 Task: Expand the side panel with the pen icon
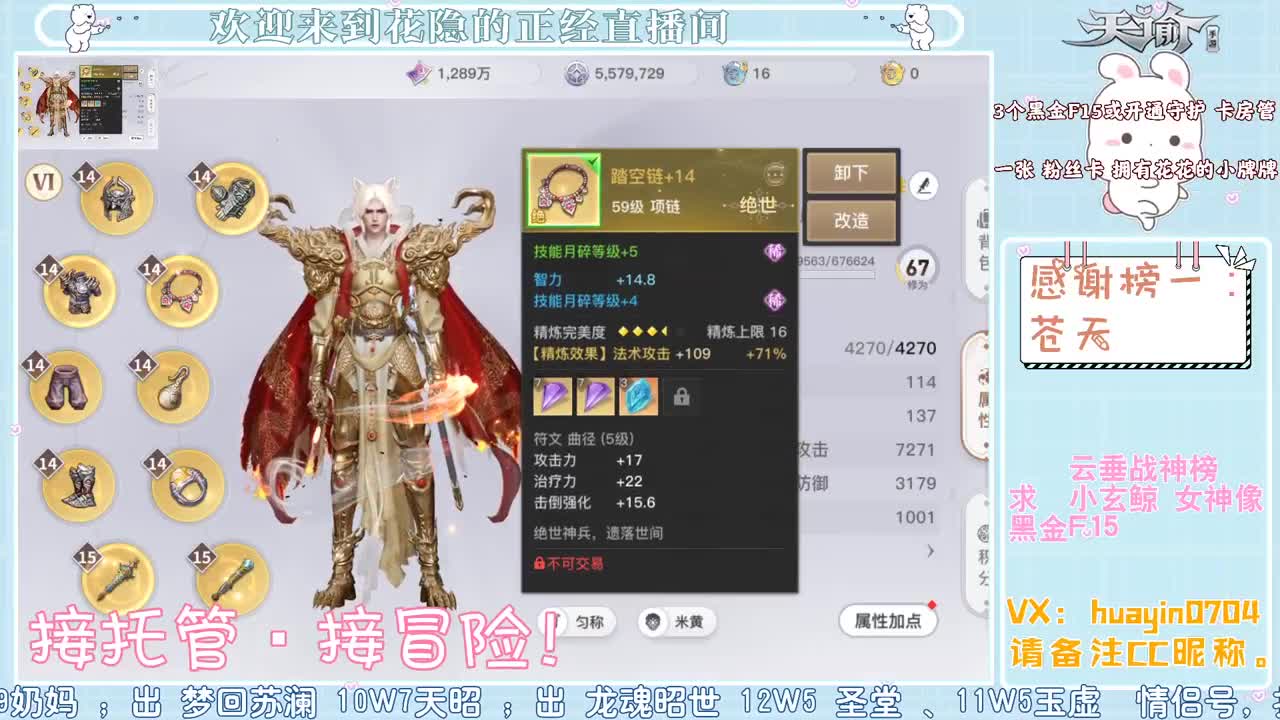coord(924,185)
